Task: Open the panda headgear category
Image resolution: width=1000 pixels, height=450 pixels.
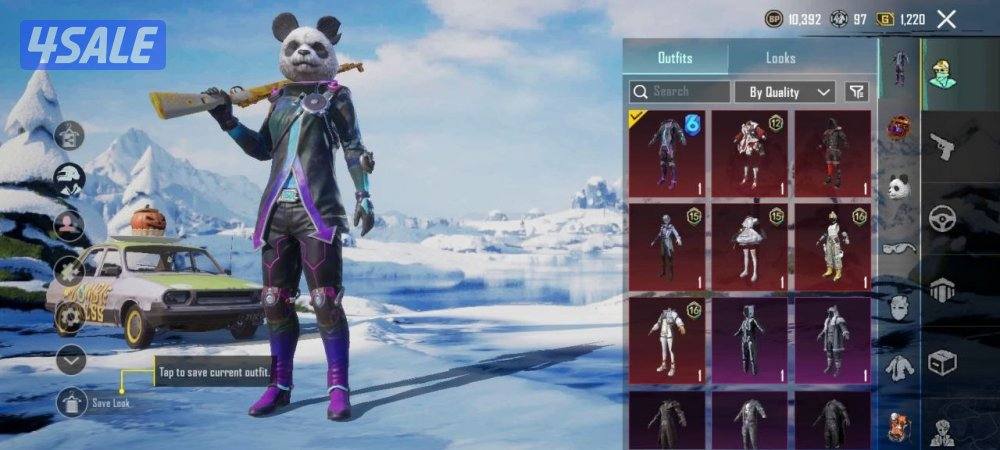Action: point(898,187)
